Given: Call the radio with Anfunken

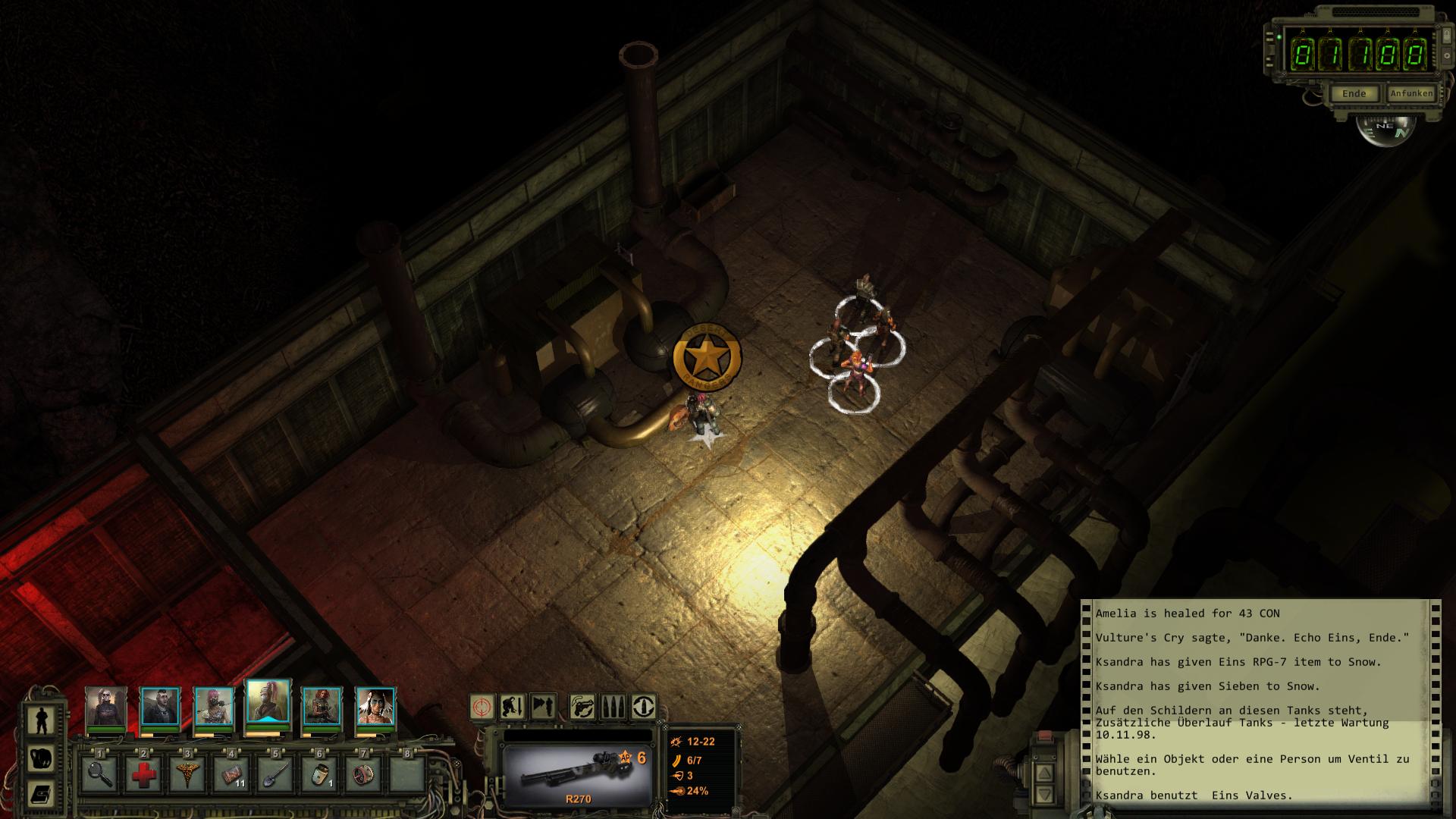Looking at the screenshot, I should 1411,94.
